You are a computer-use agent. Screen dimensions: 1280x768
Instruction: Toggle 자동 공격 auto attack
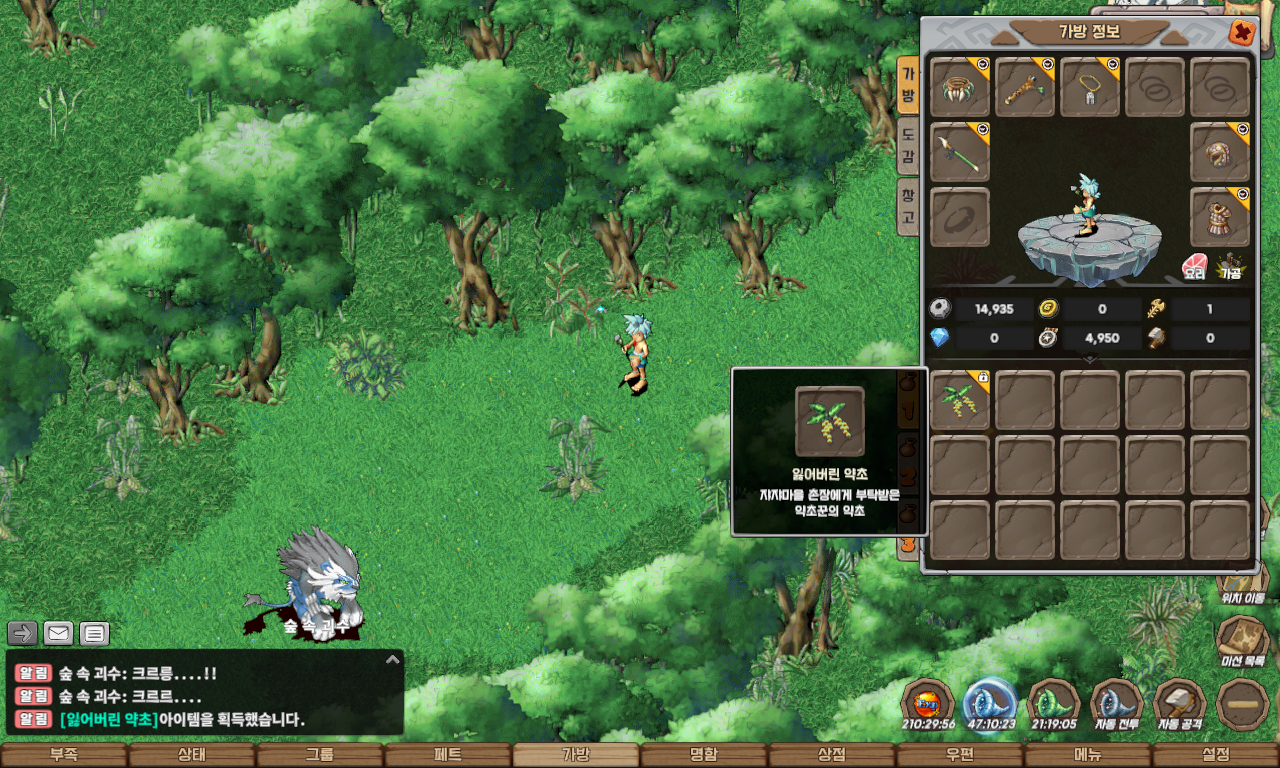(x=1179, y=705)
